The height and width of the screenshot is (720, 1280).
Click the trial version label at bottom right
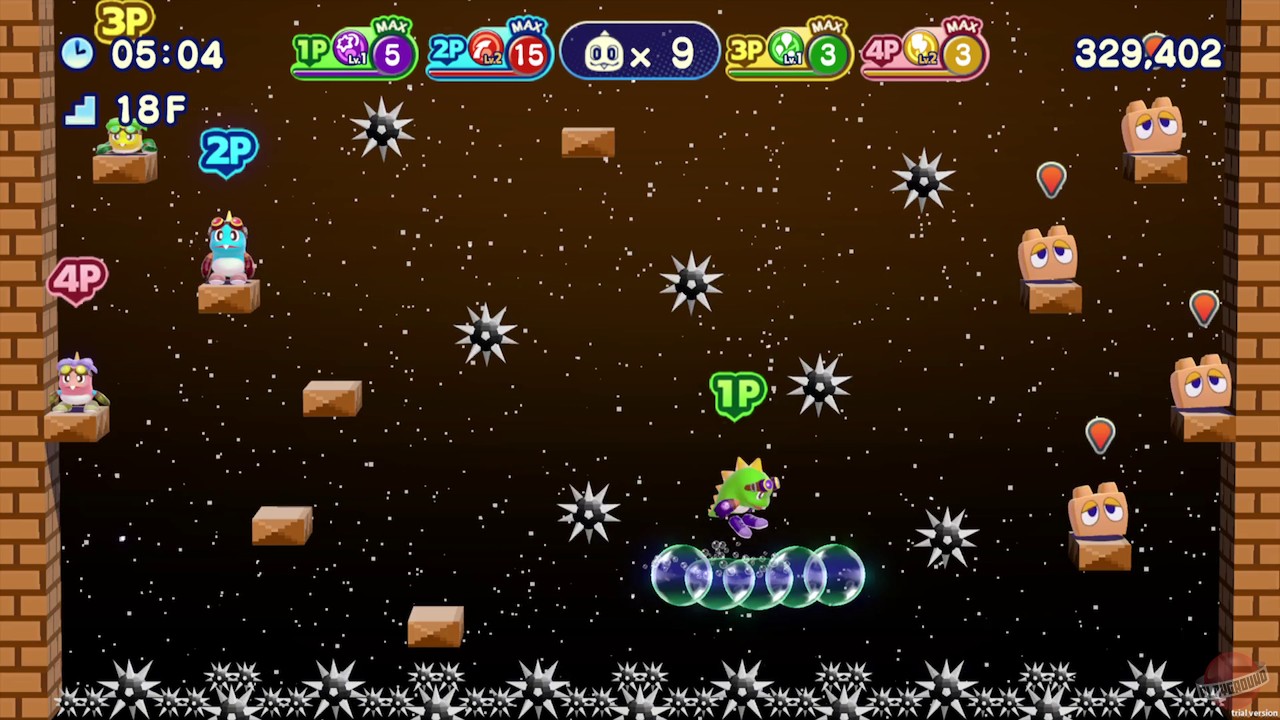tap(1257, 714)
